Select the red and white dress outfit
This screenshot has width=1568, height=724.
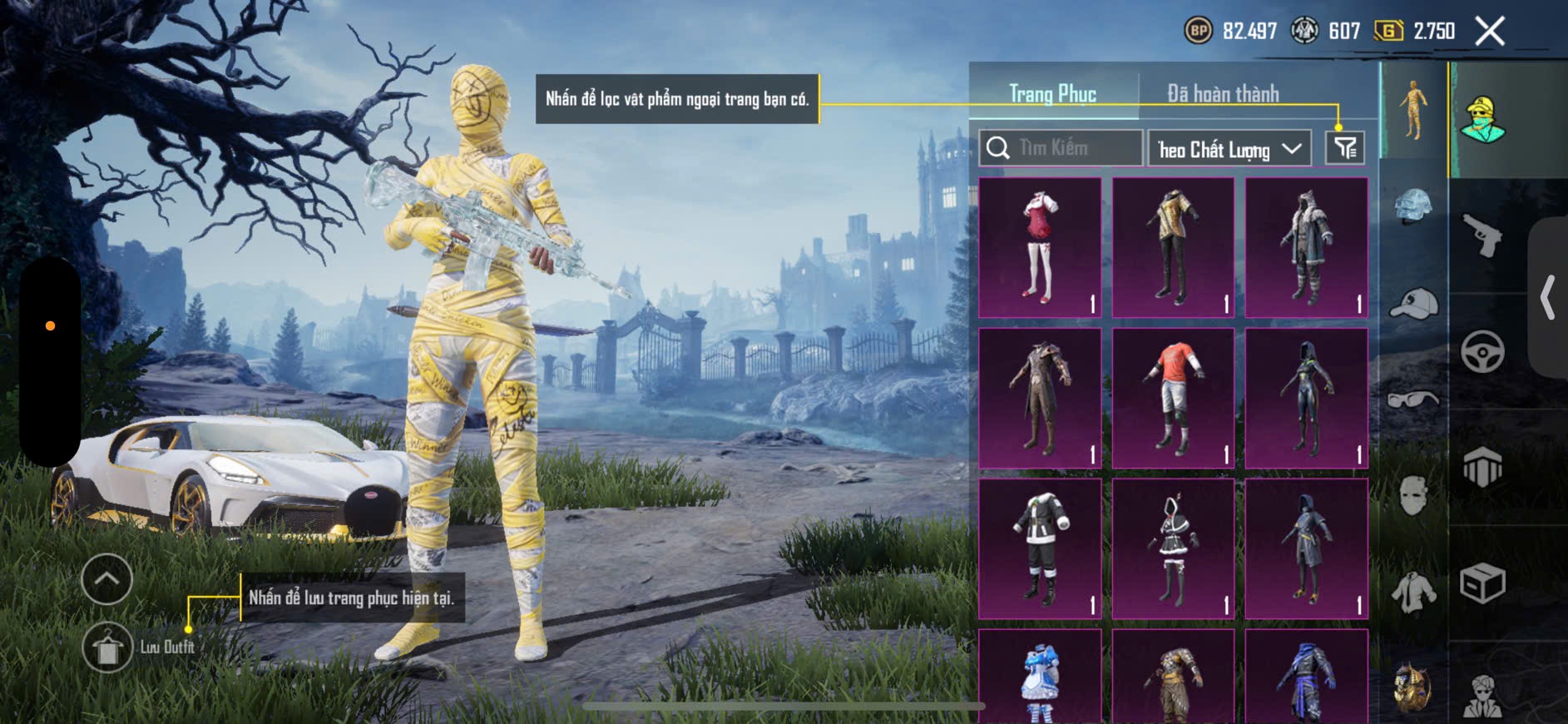tap(1040, 247)
